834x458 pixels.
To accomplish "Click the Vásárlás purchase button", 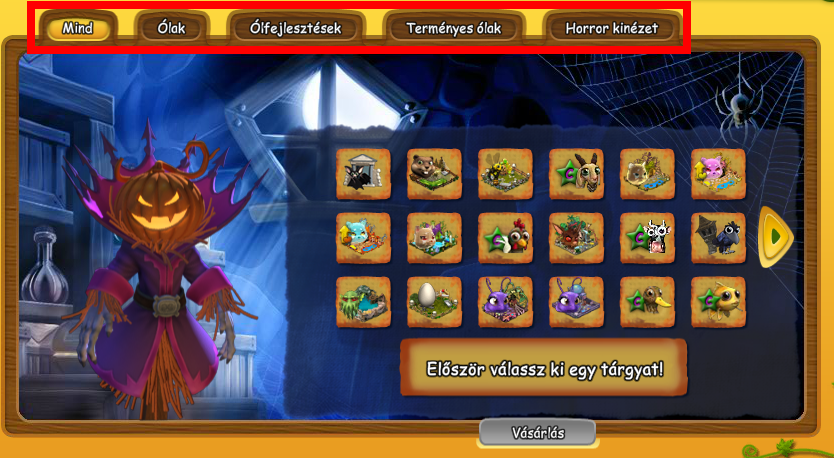I will pyautogui.click(x=537, y=433).
